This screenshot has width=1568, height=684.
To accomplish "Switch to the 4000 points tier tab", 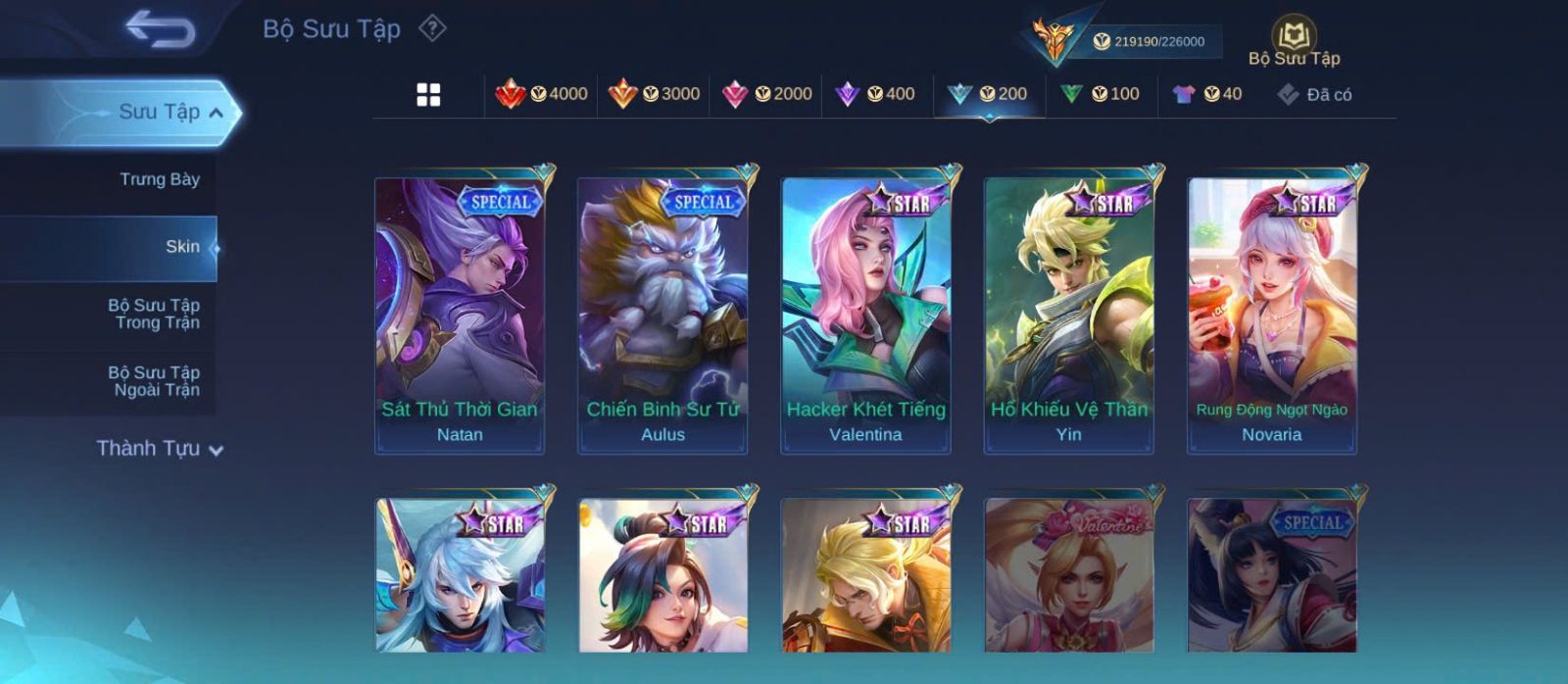I will [x=542, y=94].
